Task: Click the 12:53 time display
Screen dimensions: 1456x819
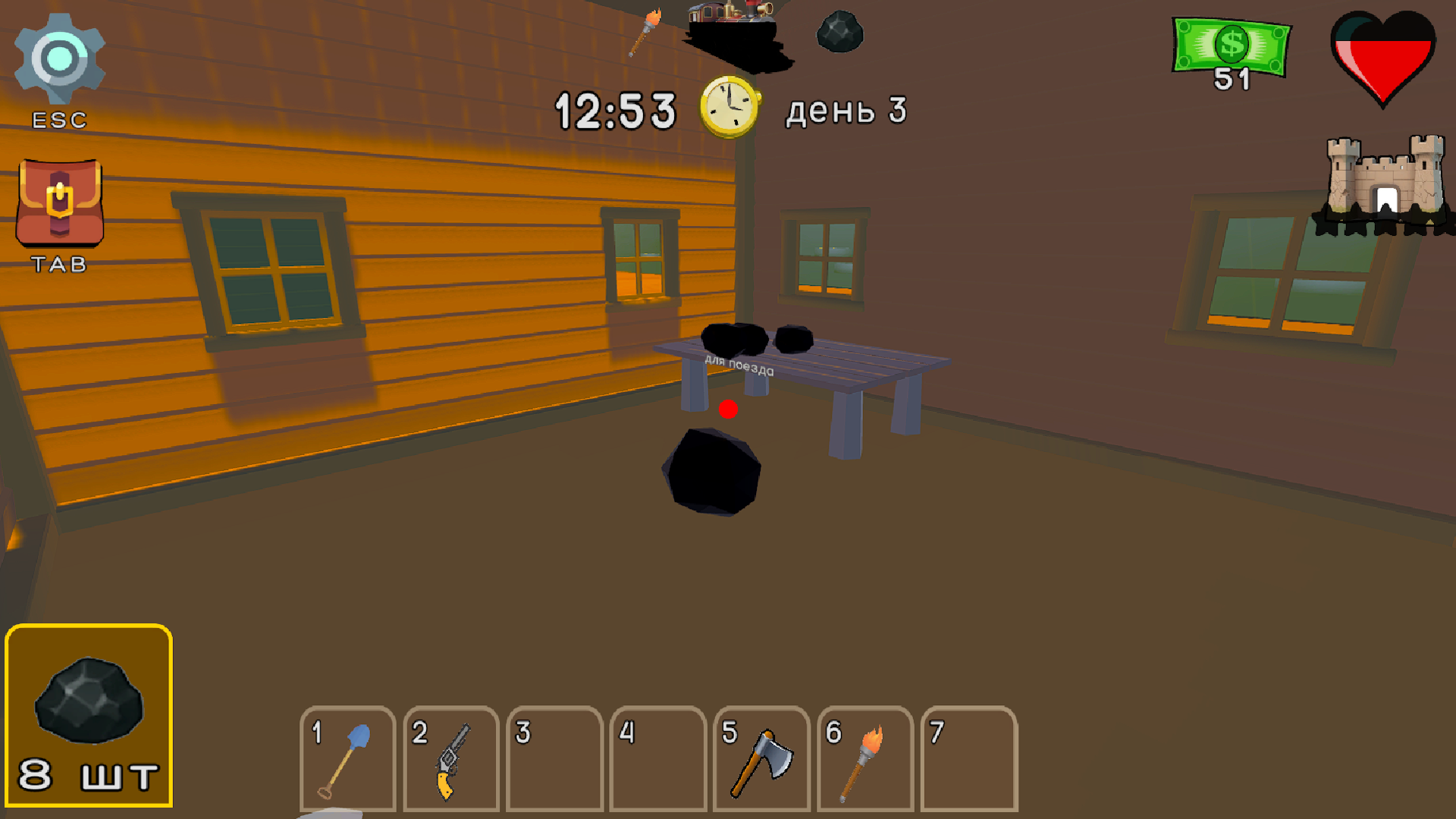Action: pos(614,110)
